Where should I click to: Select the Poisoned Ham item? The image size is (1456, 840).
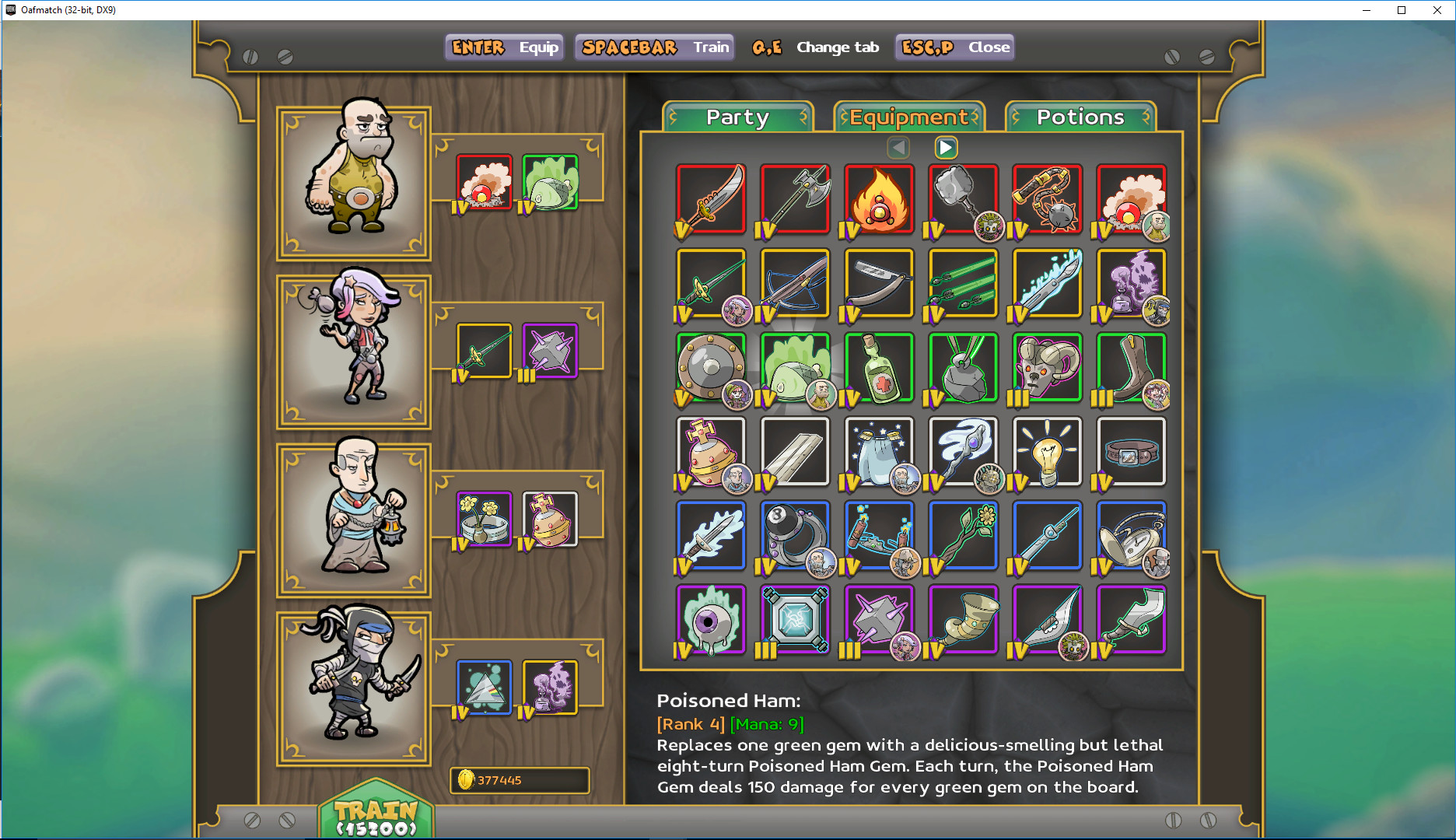coord(794,367)
